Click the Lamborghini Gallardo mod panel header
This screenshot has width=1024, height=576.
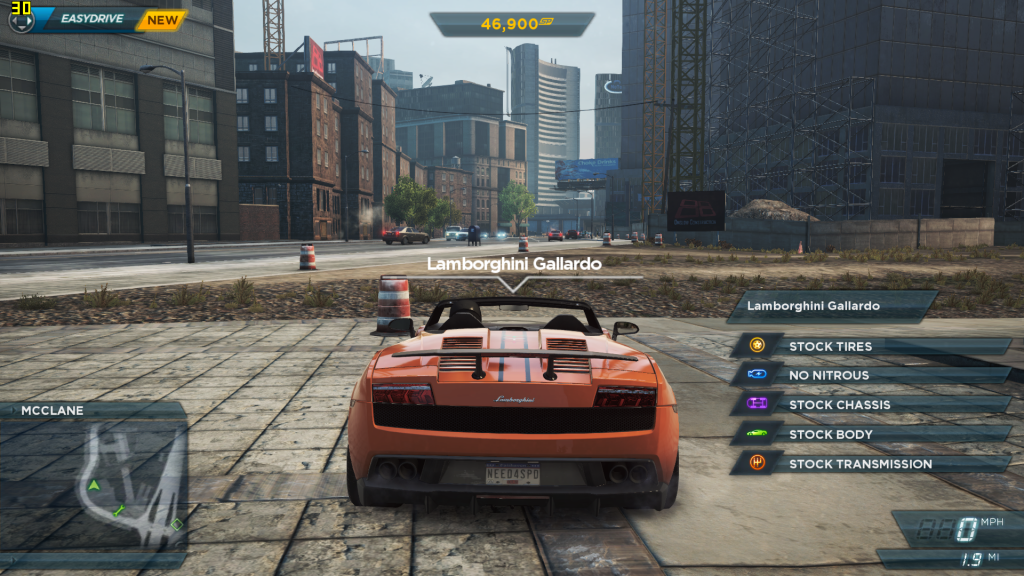pyautogui.click(x=832, y=306)
